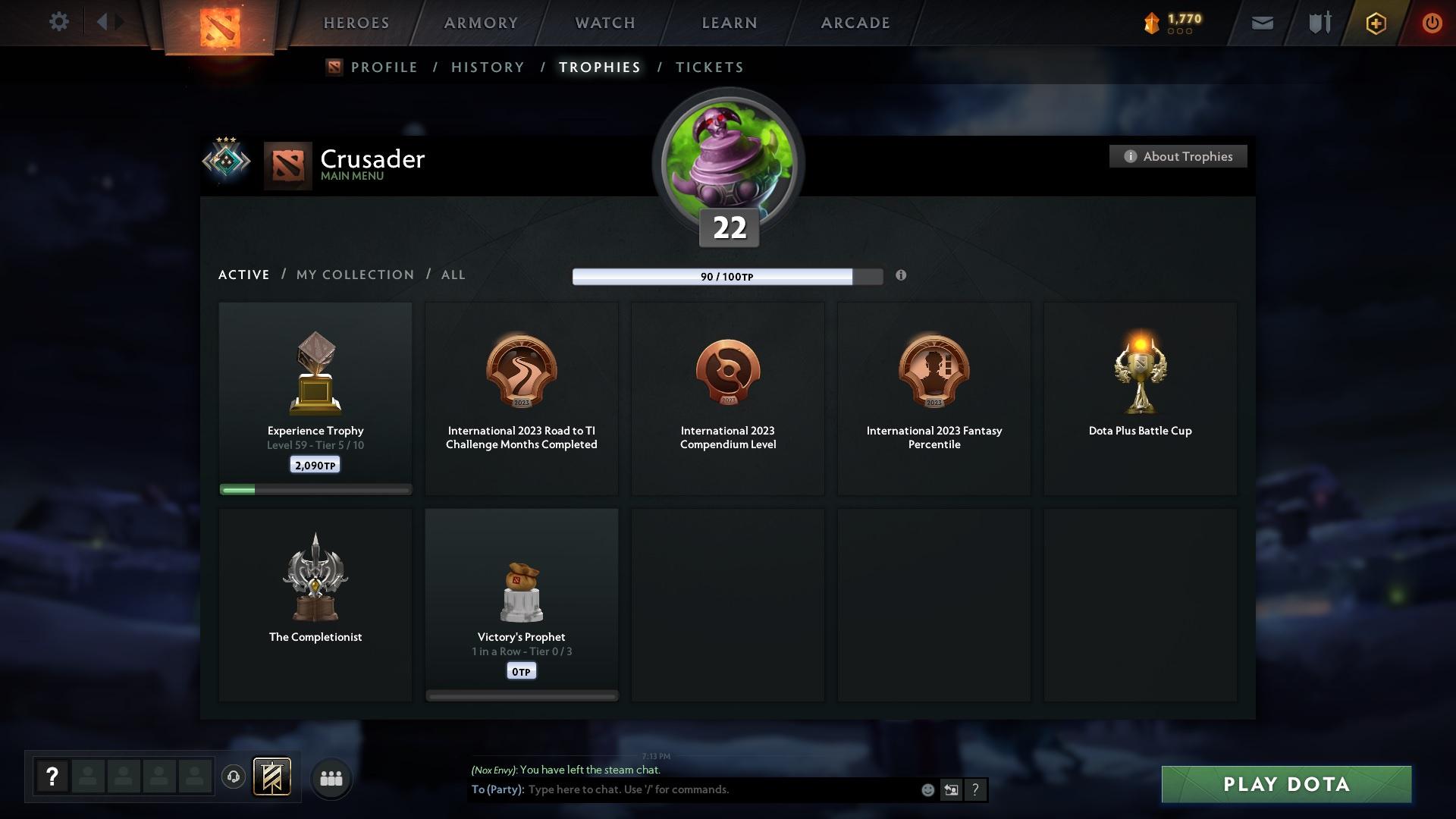Click the chat help question mark toggle

(975, 789)
